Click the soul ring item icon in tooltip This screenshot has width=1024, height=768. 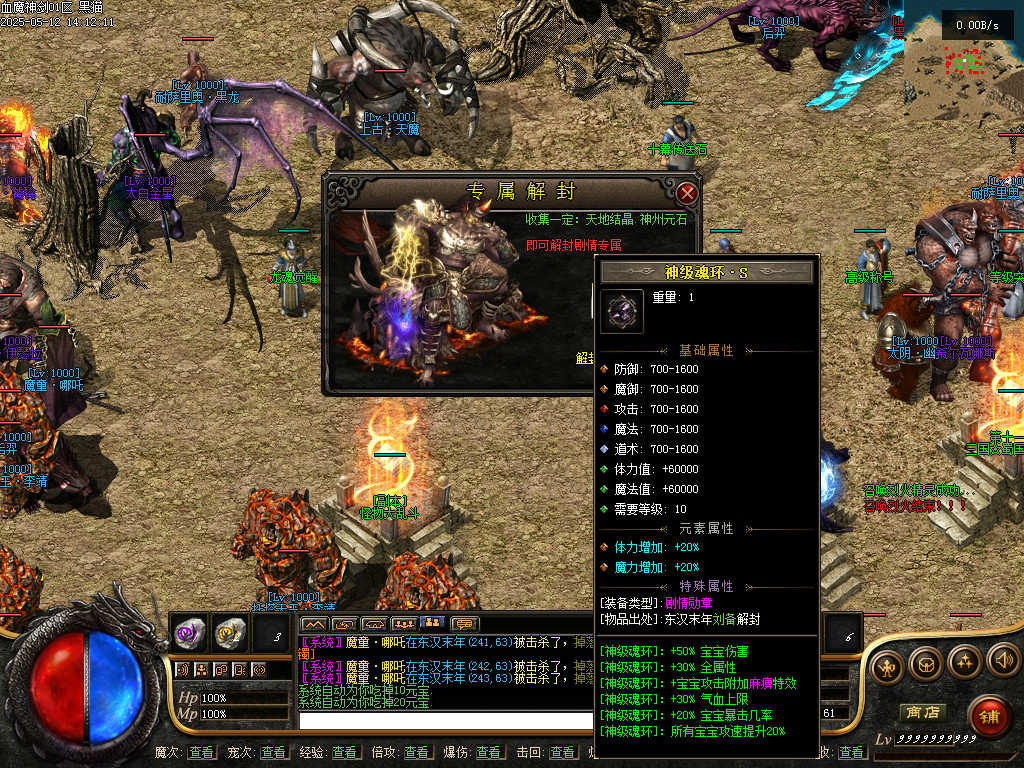point(622,311)
